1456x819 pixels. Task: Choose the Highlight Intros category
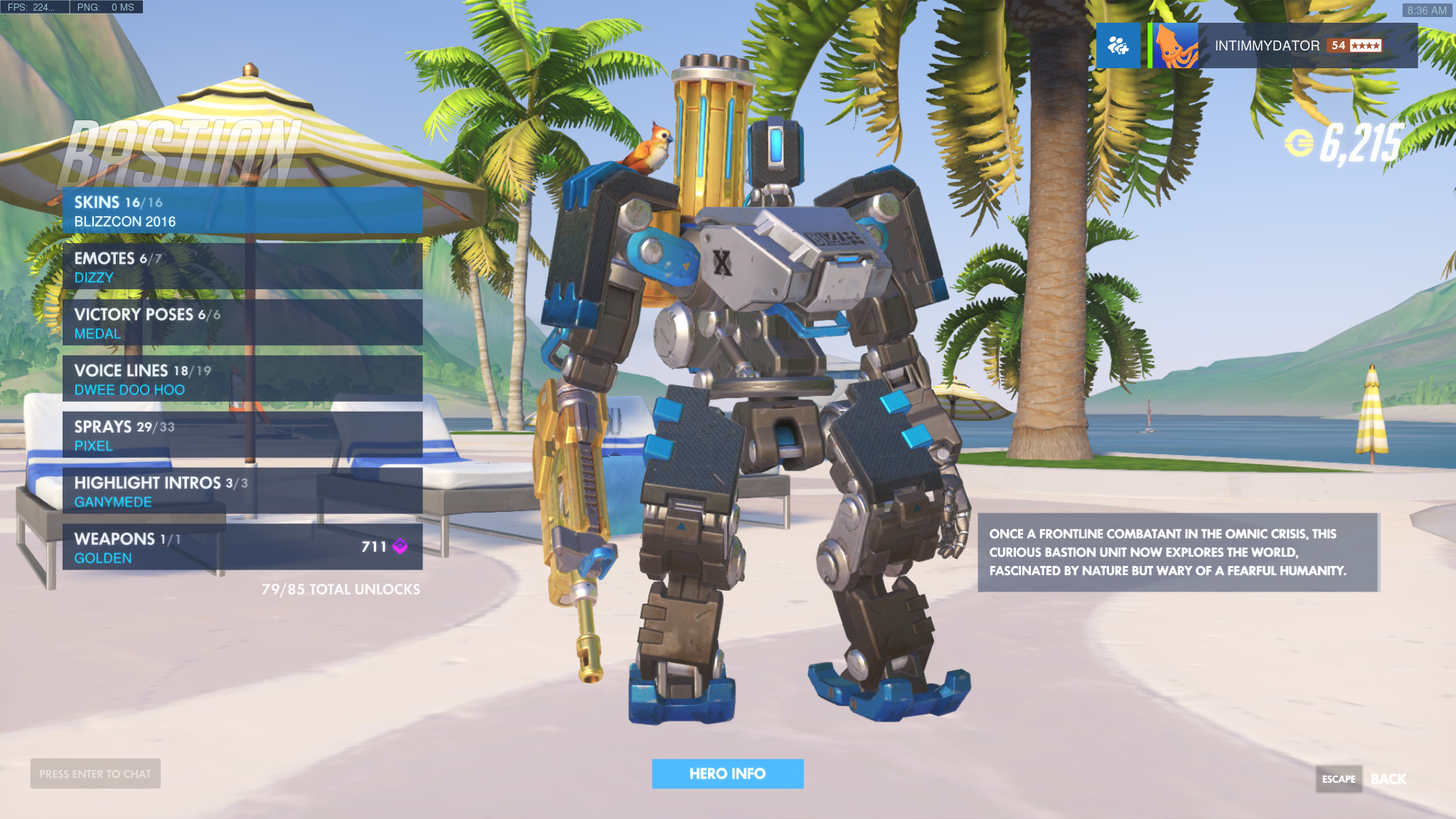(x=242, y=492)
